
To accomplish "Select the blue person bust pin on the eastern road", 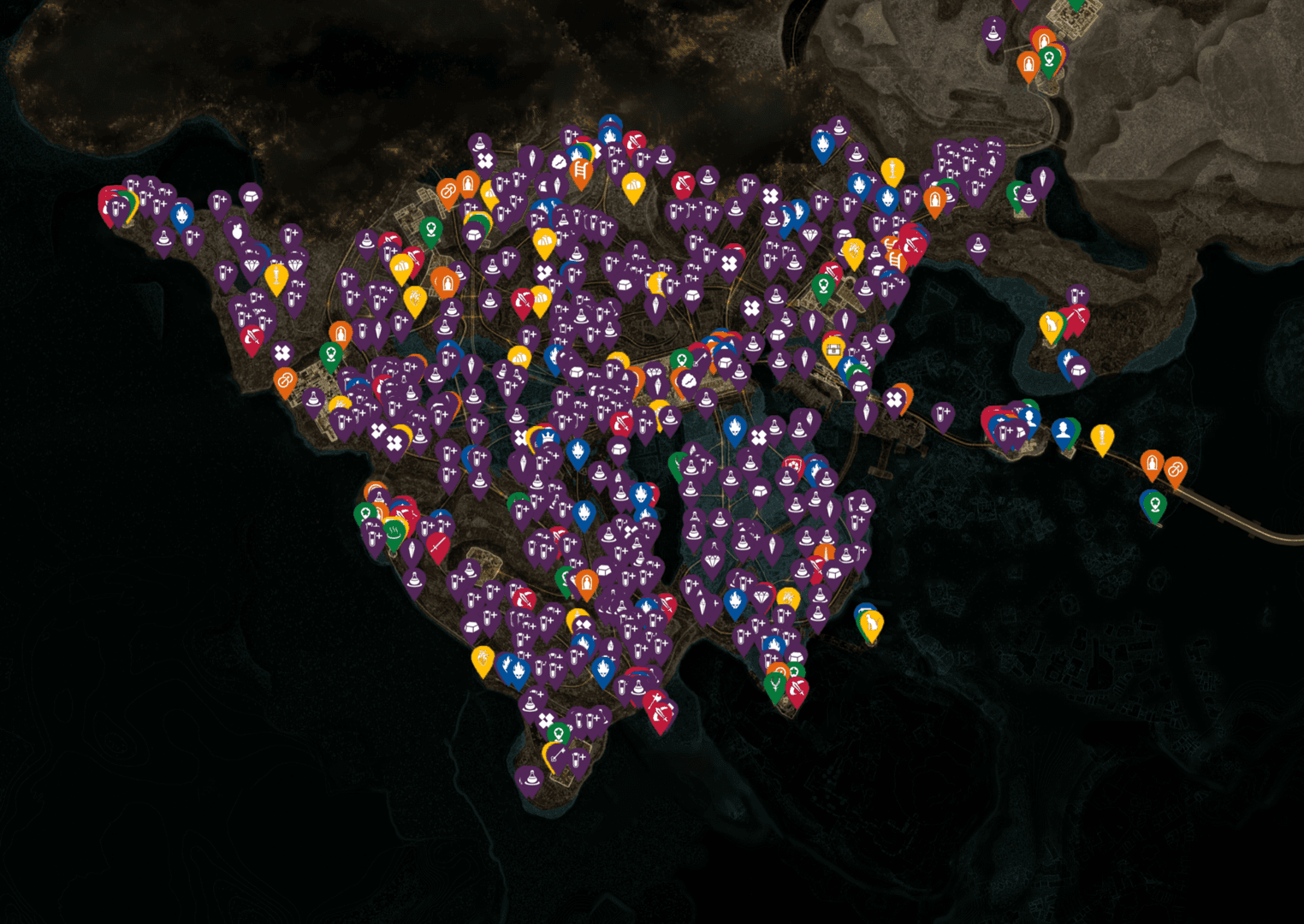I will pyautogui.click(x=1063, y=429).
